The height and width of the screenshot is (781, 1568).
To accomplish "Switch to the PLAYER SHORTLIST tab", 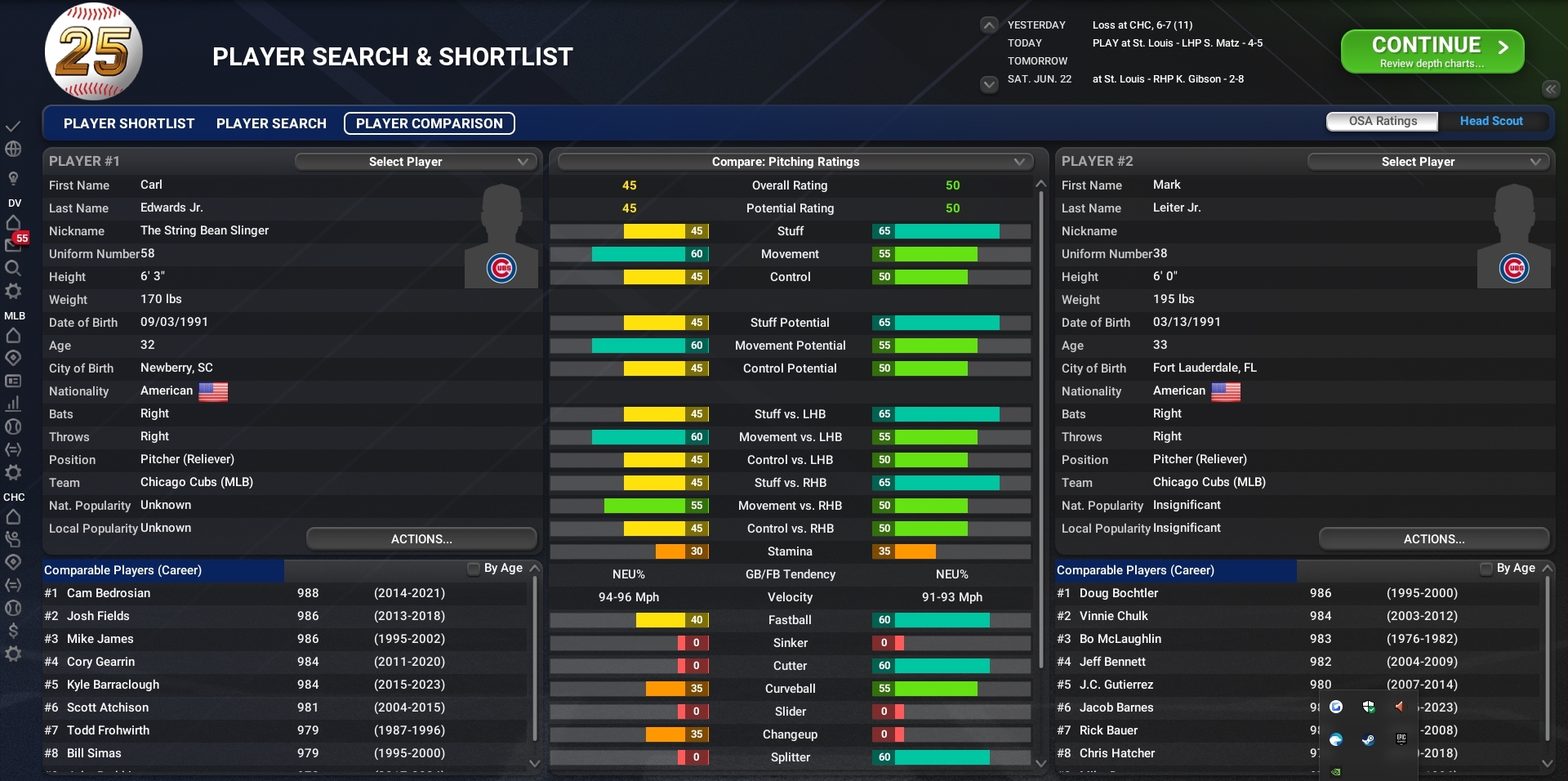I will point(128,123).
